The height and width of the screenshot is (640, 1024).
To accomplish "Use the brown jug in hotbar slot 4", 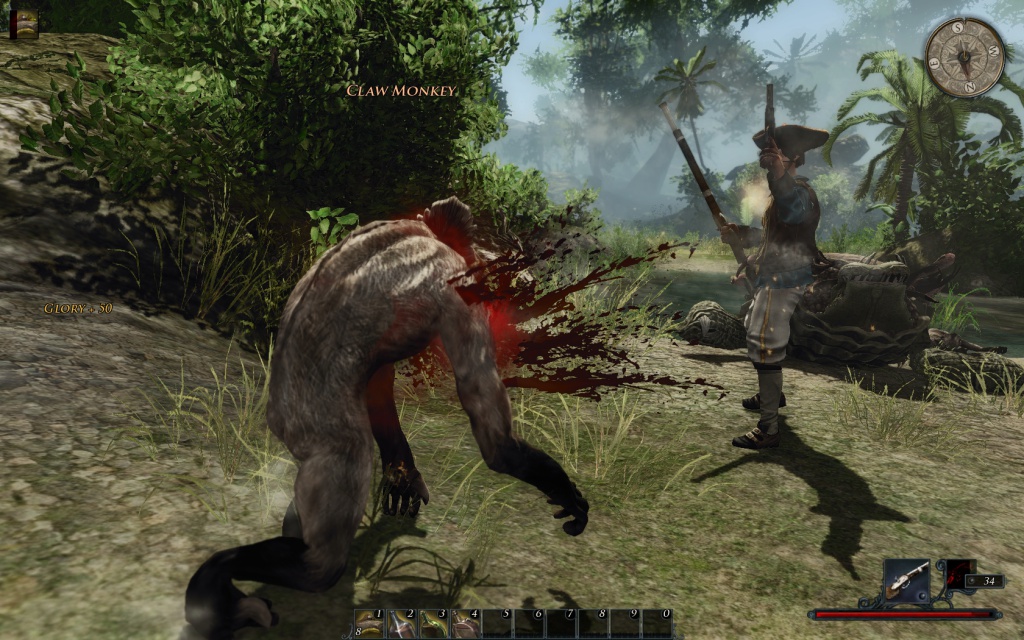I will 466,624.
